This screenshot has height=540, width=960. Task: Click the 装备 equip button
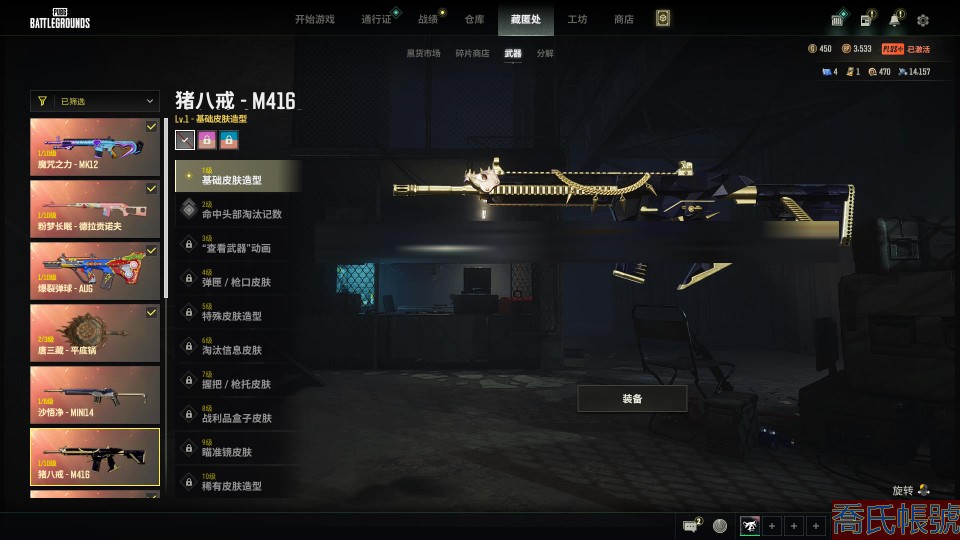coord(632,398)
